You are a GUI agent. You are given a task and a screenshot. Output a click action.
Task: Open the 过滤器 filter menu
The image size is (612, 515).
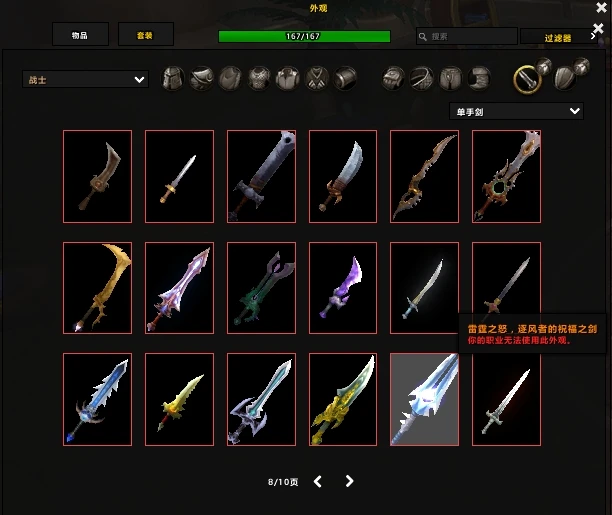pos(556,37)
